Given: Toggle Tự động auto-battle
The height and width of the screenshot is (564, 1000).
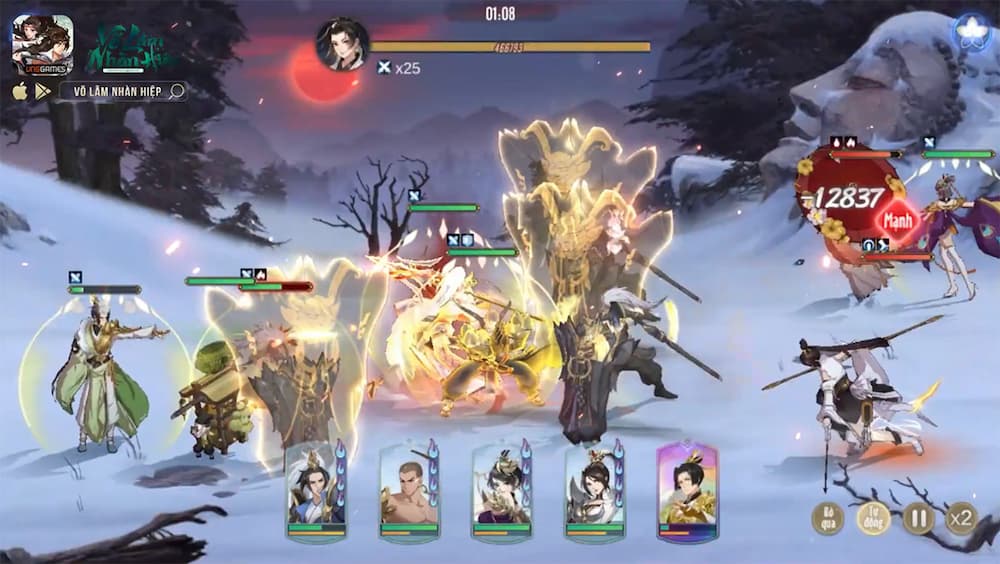Looking at the screenshot, I should [x=873, y=518].
